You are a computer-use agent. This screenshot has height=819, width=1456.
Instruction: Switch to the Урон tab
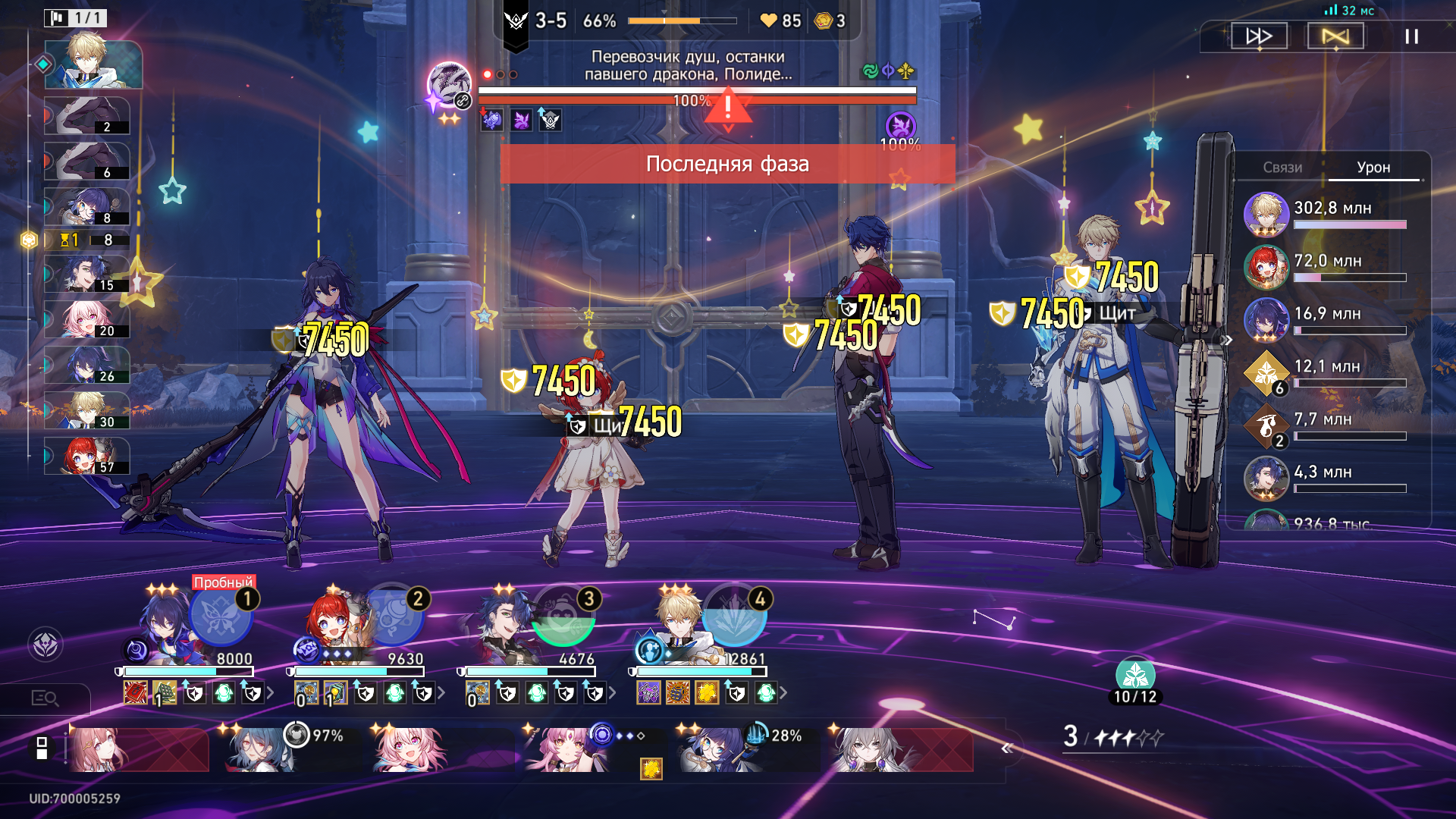click(1373, 168)
